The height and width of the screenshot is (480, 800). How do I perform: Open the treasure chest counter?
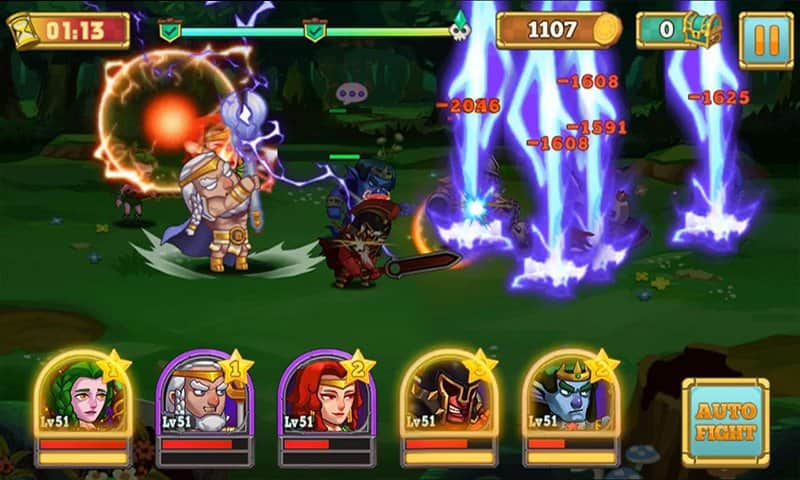pos(680,30)
